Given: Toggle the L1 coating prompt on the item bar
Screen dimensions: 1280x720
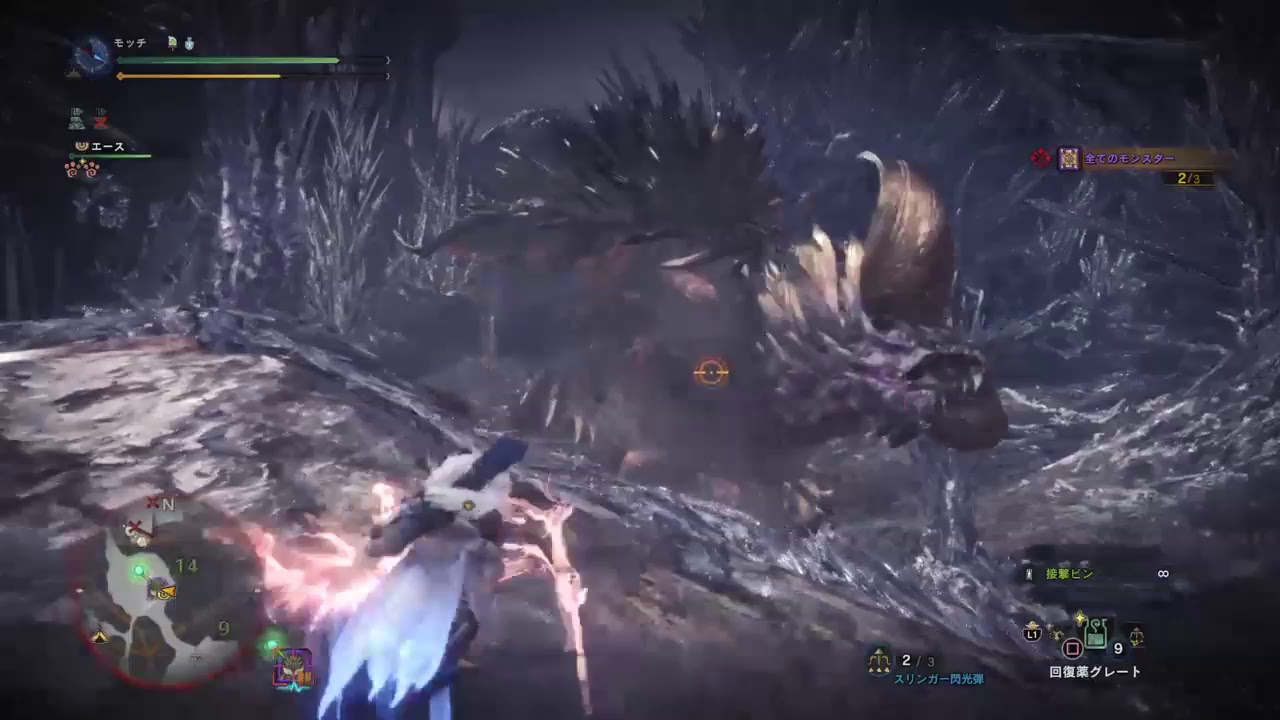Looking at the screenshot, I should 1034,634.
